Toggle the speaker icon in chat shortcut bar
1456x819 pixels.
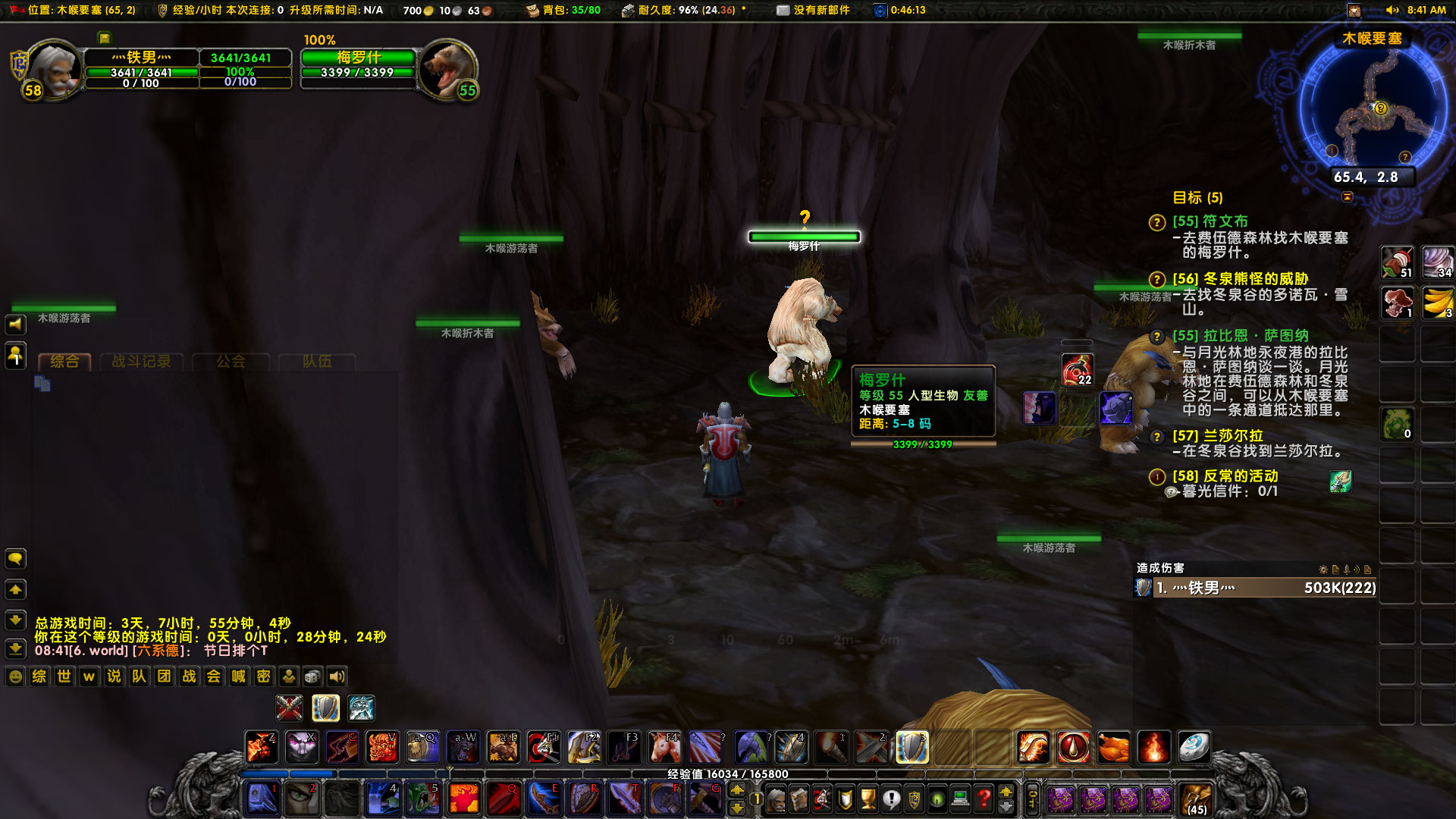tap(337, 676)
